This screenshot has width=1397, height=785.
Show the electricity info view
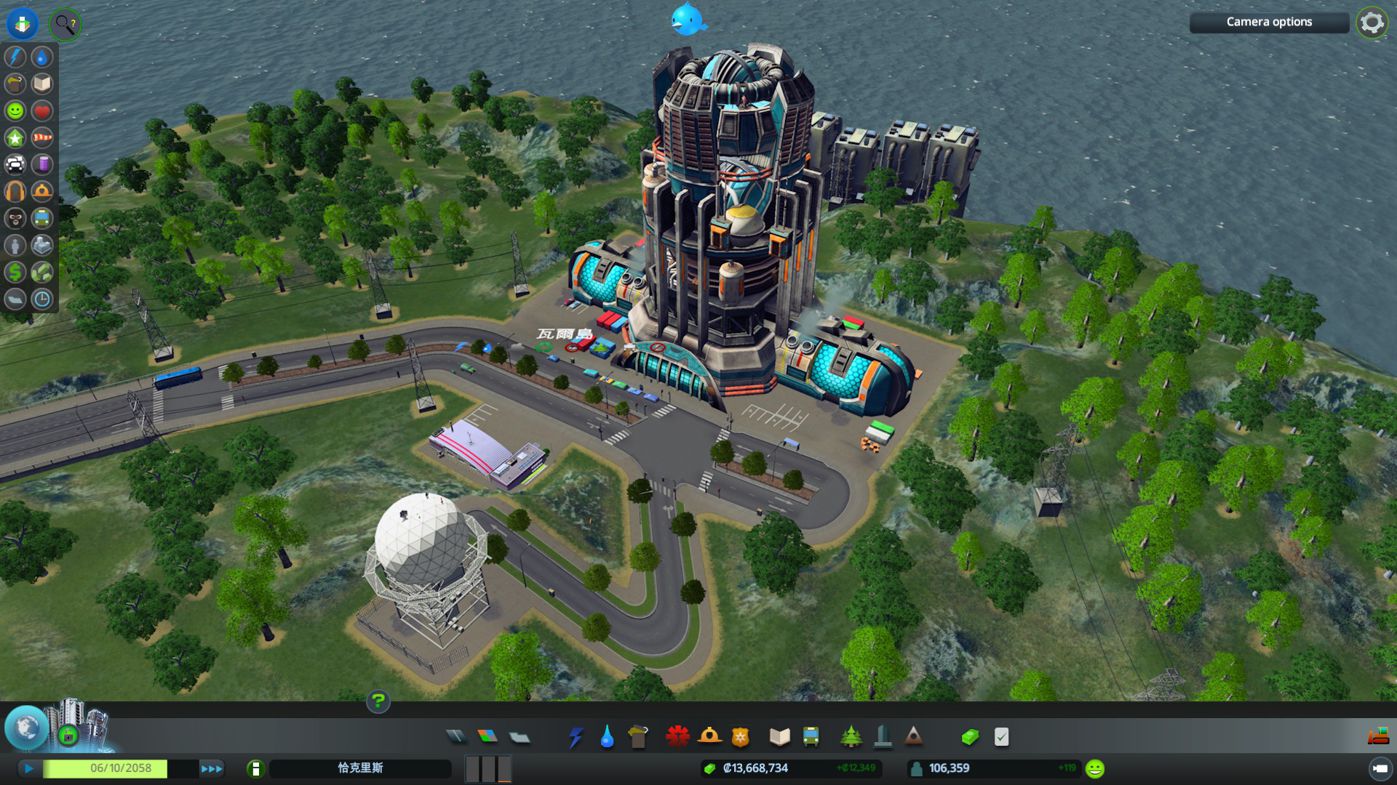15,57
